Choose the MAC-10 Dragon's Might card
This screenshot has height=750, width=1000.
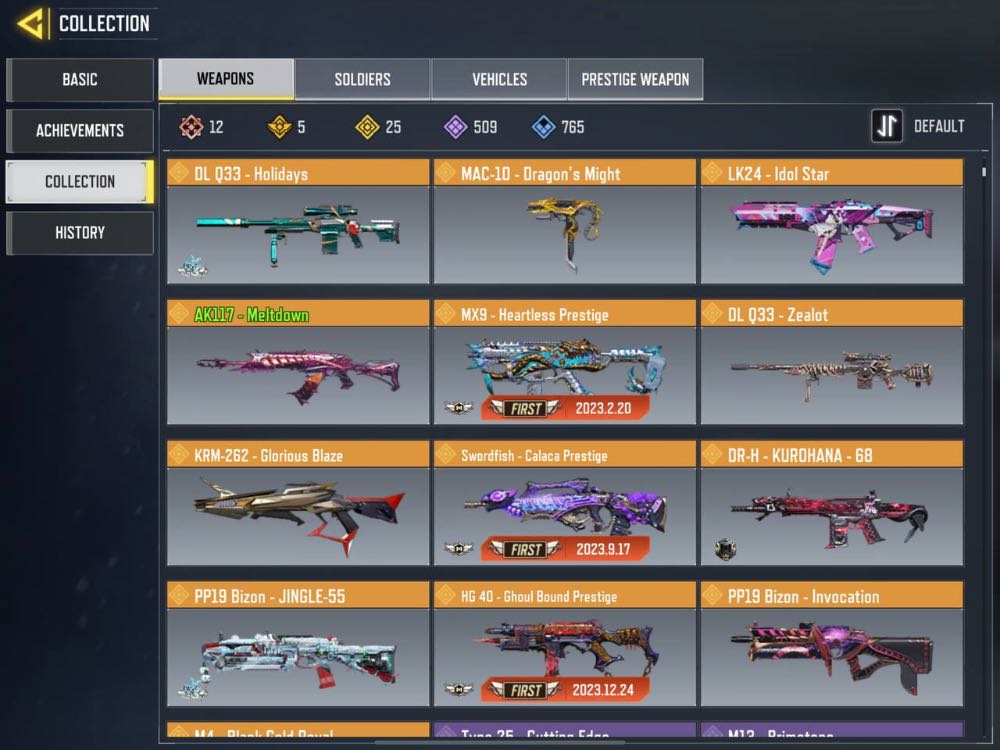(x=564, y=232)
